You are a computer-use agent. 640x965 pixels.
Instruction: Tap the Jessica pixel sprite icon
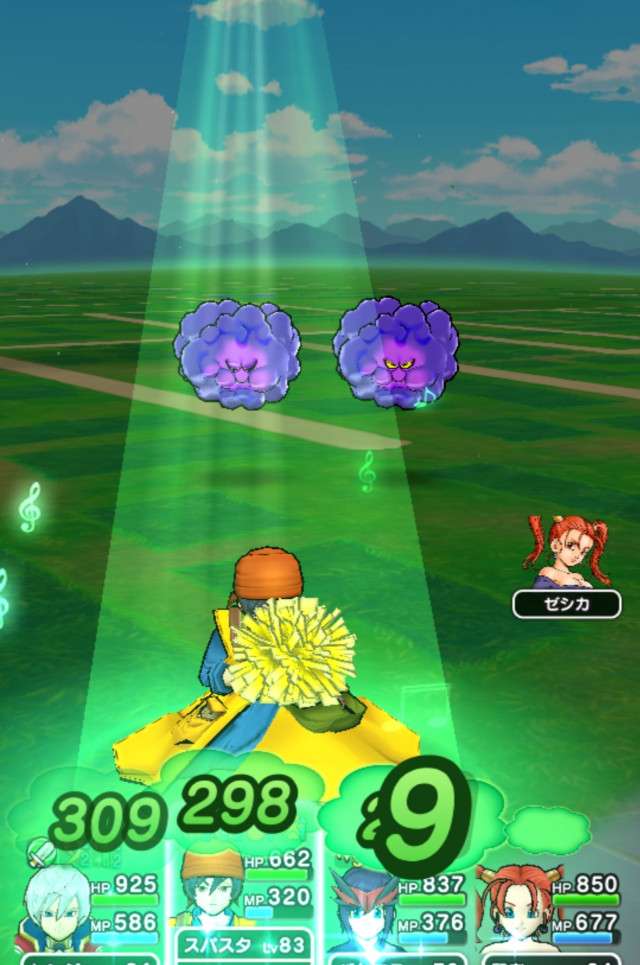click(566, 552)
